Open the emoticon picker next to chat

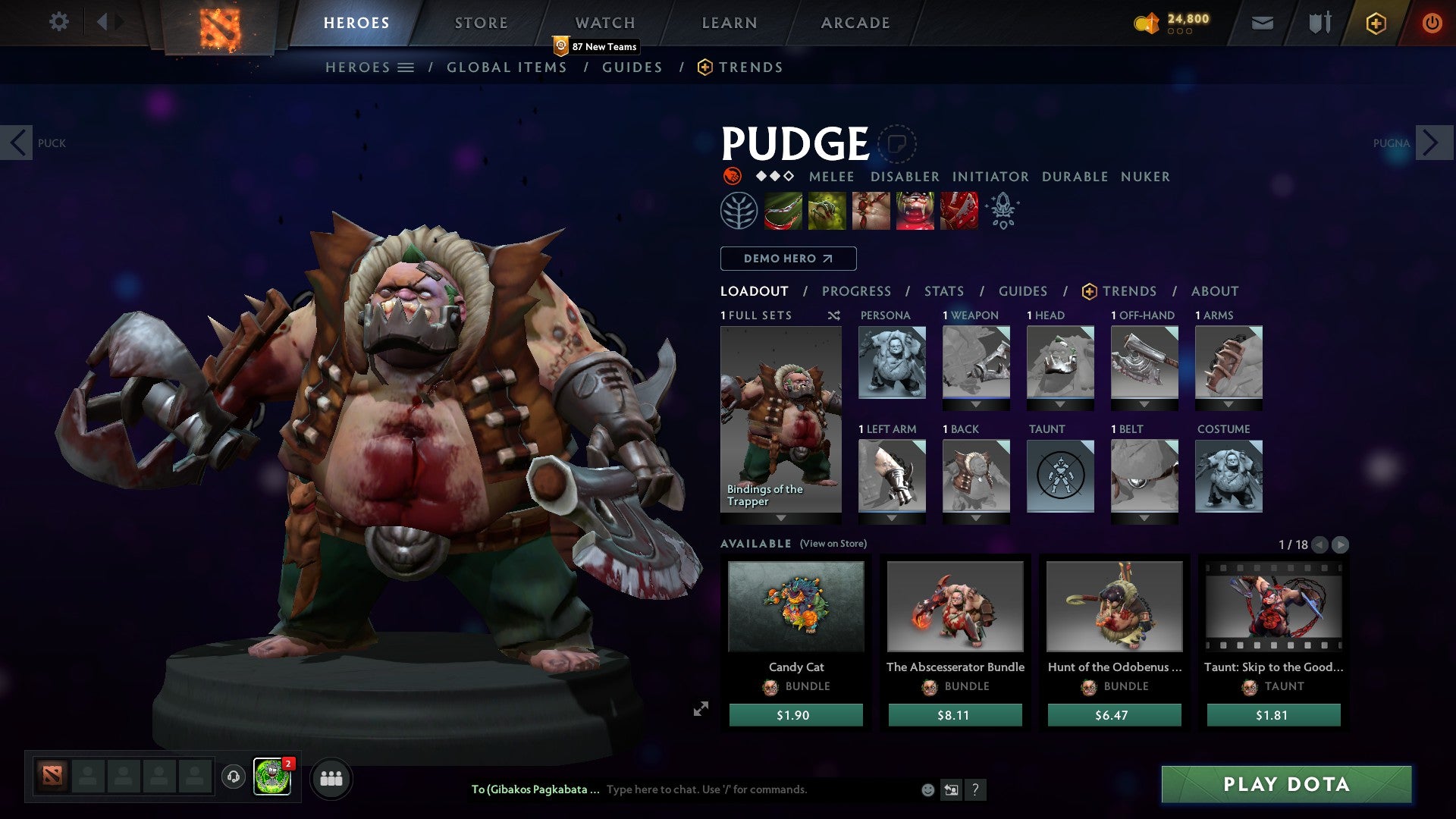(x=927, y=789)
